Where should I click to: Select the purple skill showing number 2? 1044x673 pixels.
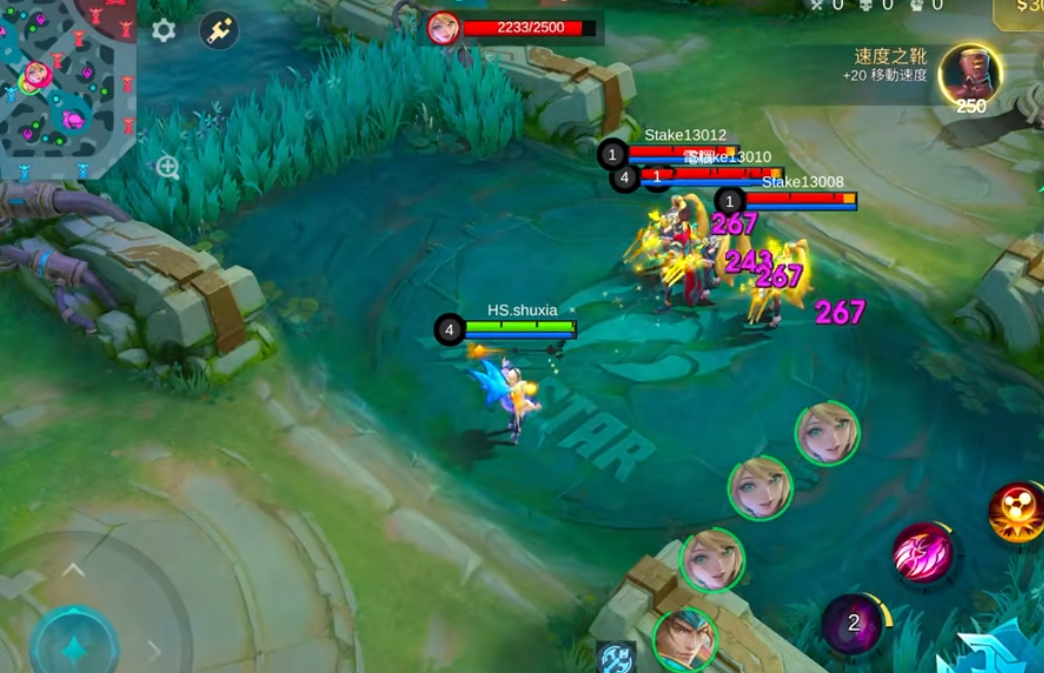[853, 624]
